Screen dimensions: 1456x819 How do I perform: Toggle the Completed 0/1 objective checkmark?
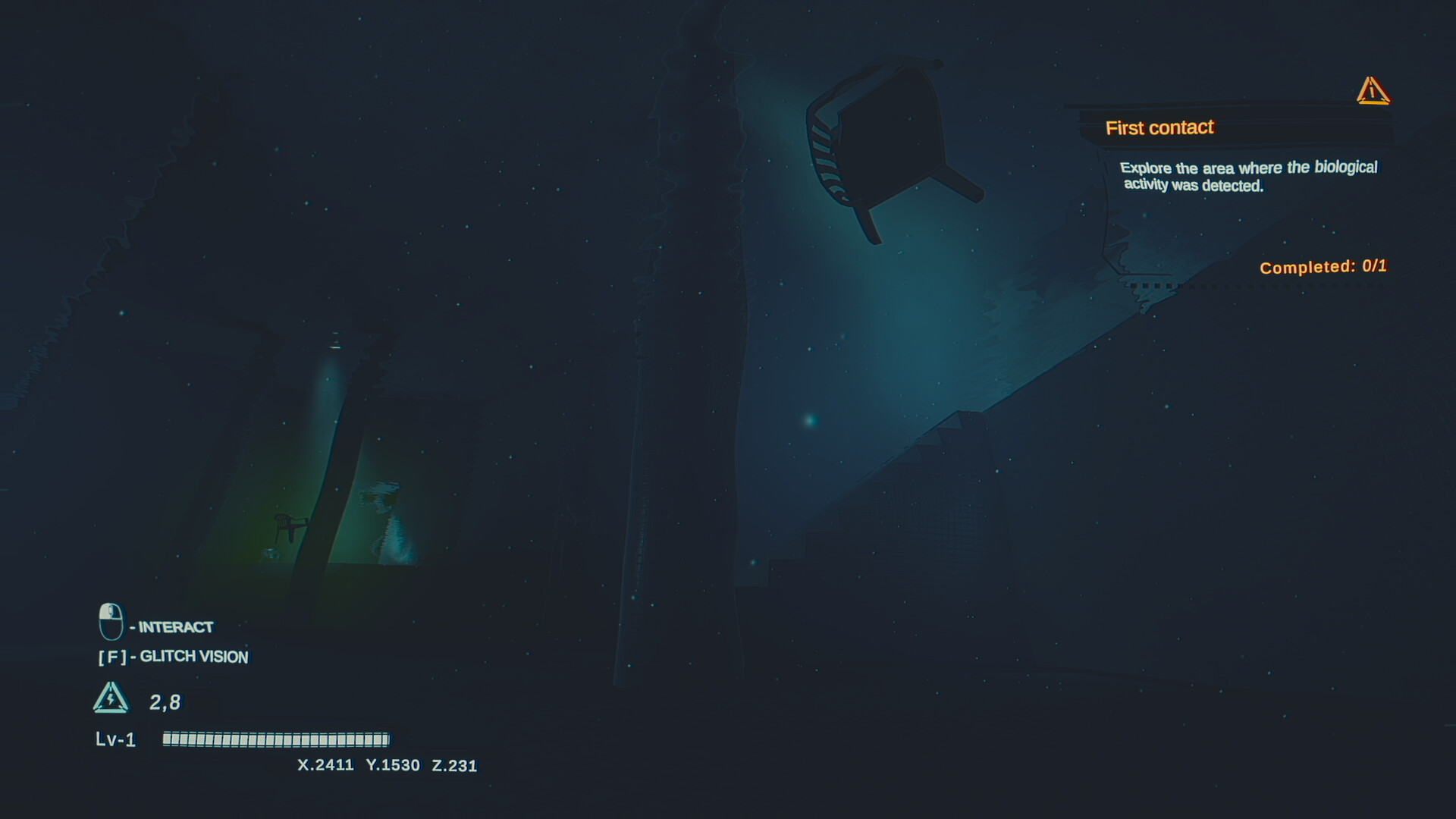coord(1323,266)
